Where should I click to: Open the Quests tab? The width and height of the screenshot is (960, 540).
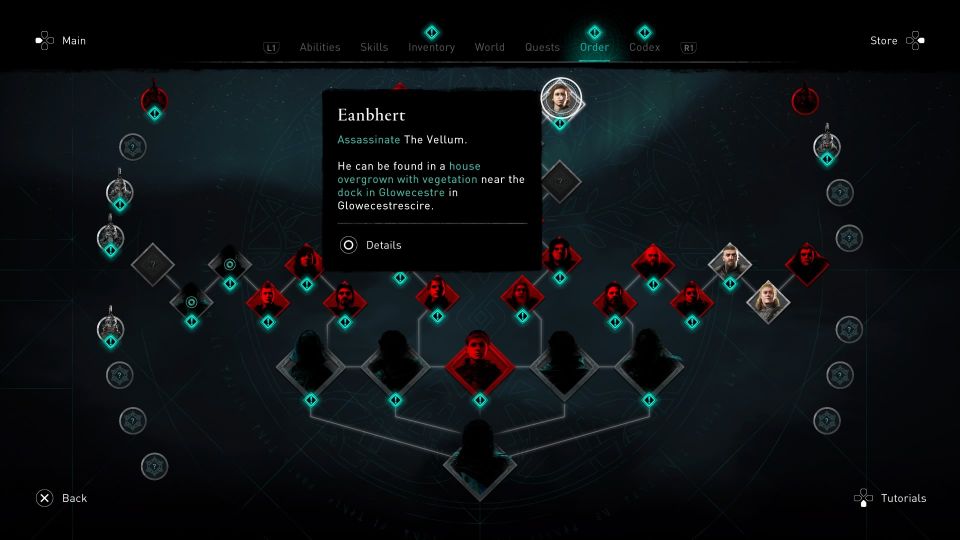click(542, 47)
